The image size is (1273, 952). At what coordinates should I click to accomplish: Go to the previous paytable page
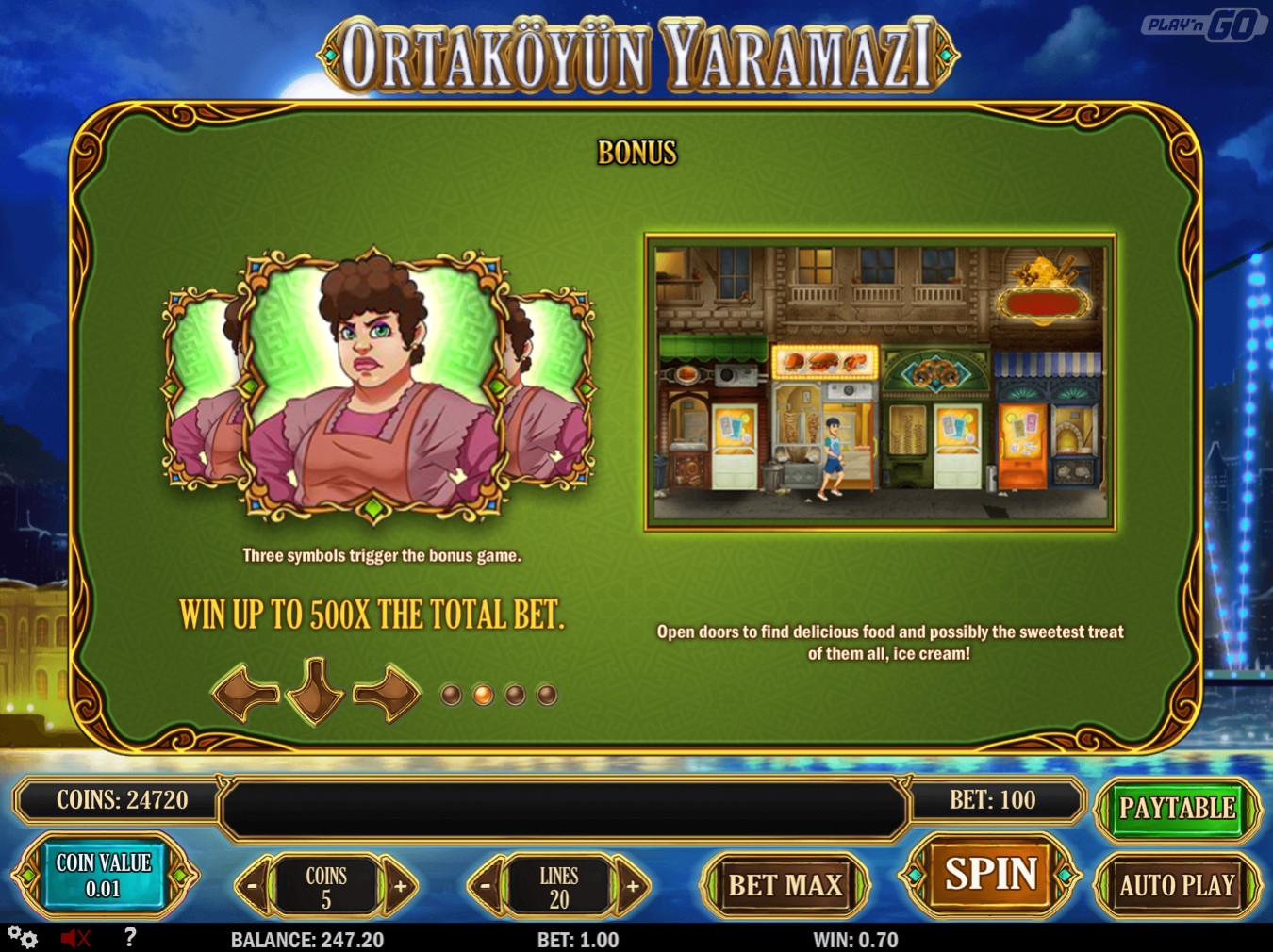(246, 694)
